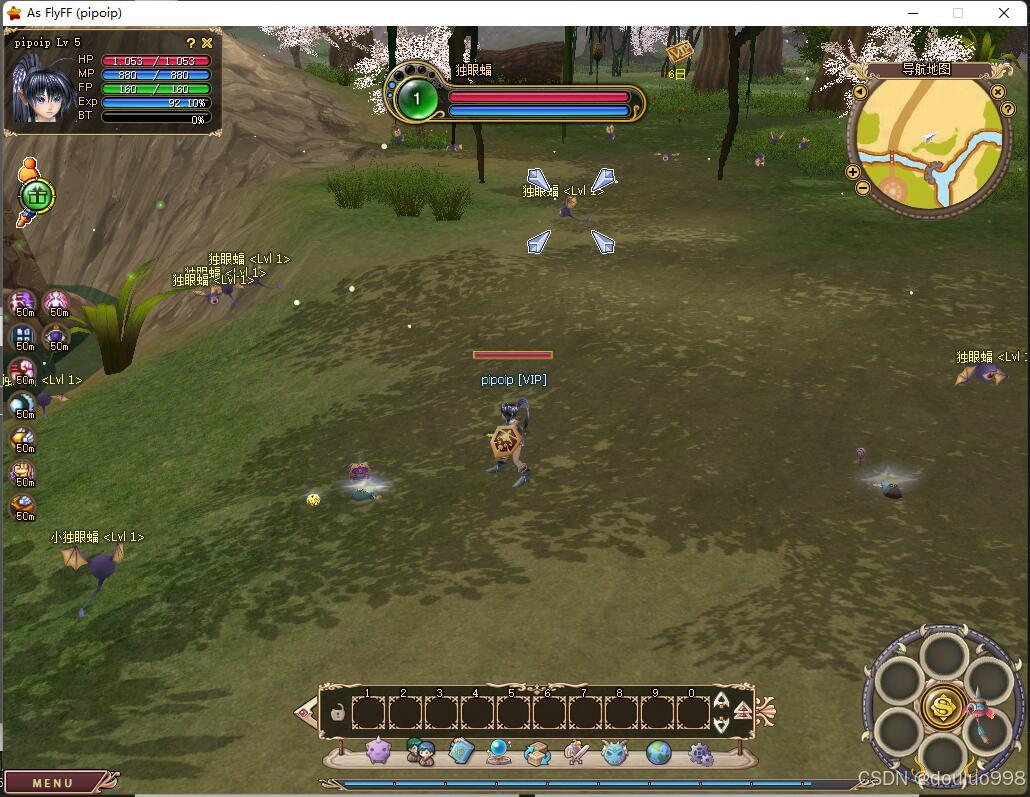Image resolution: width=1030 pixels, height=797 pixels.
Task: Open the MENU button
Action: [x=53, y=783]
